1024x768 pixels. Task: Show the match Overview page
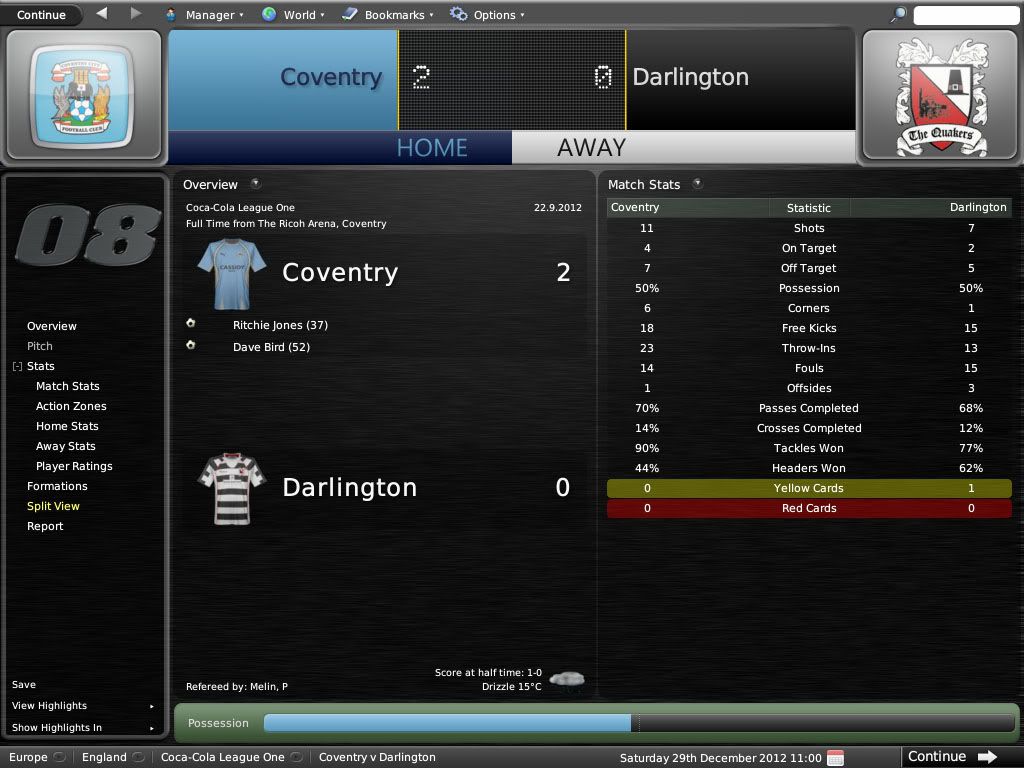(52, 326)
